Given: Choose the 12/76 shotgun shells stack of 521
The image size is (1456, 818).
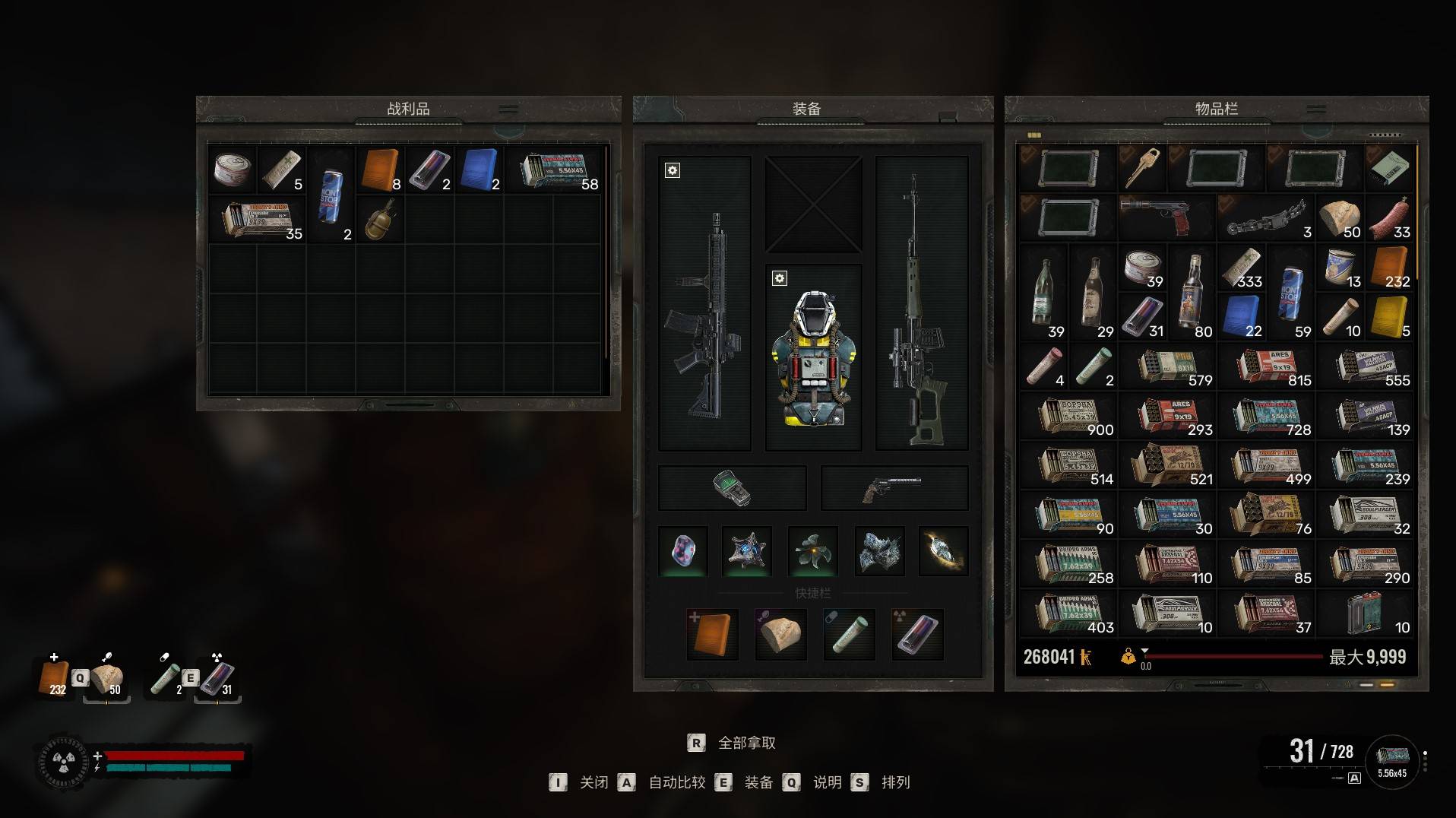Looking at the screenshot, I should tap(1167, 464).
